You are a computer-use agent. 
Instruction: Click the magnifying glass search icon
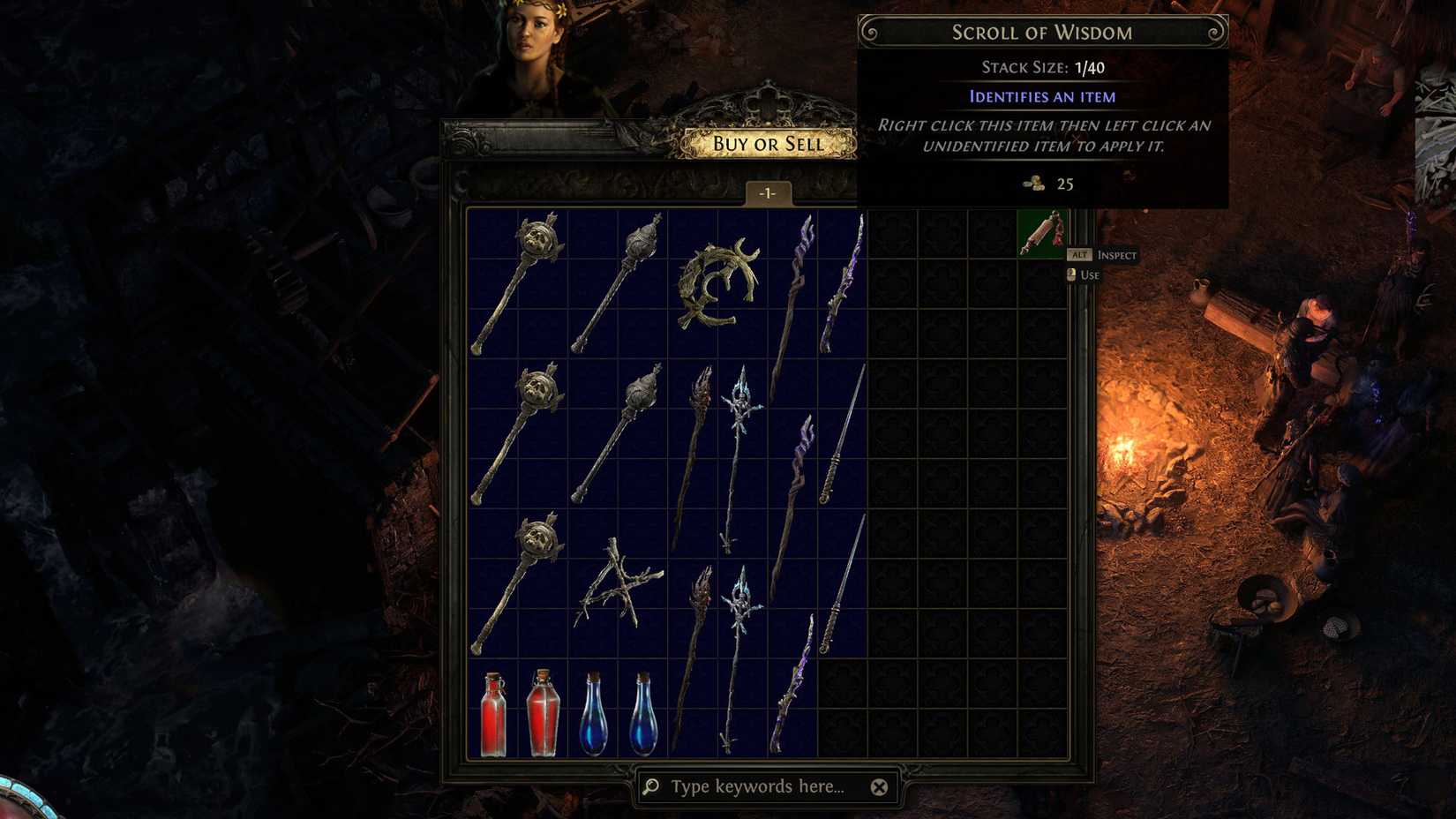click(649, 786)
